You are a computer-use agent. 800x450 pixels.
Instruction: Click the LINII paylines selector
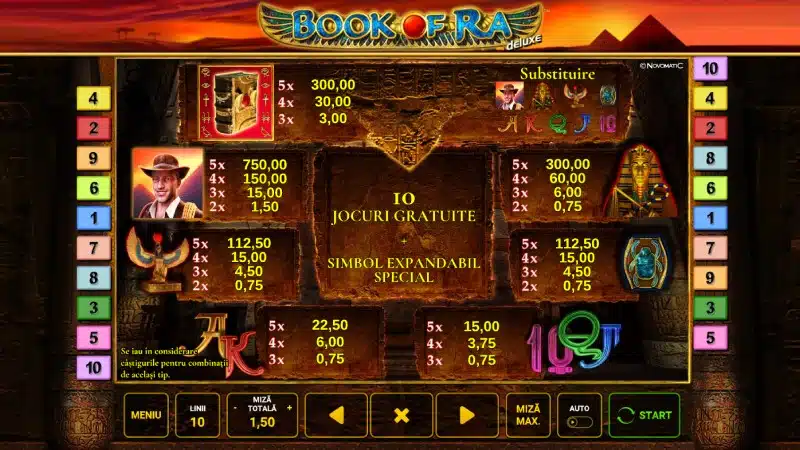(197, 415)
